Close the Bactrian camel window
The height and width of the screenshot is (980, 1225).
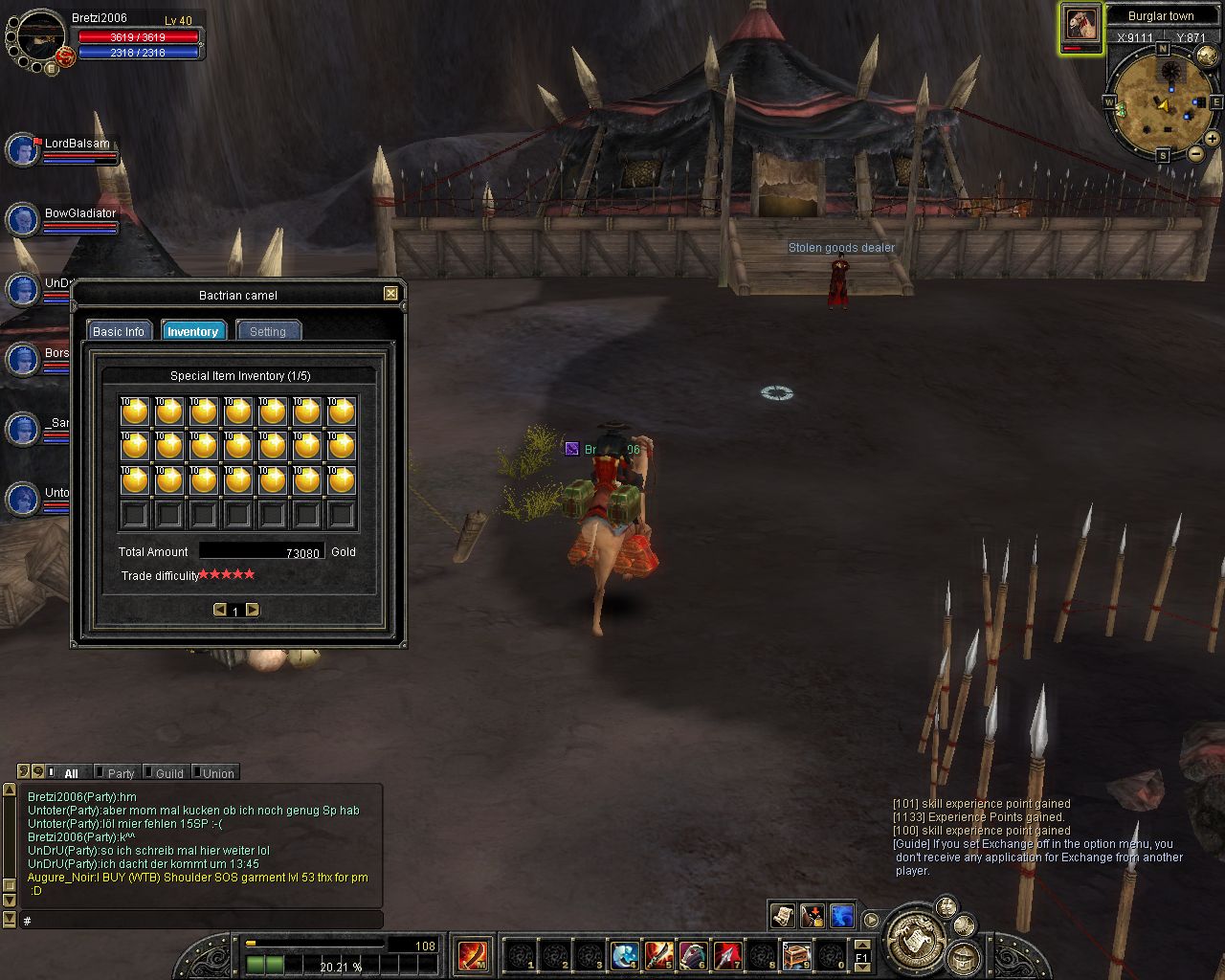tap(390, 294)
